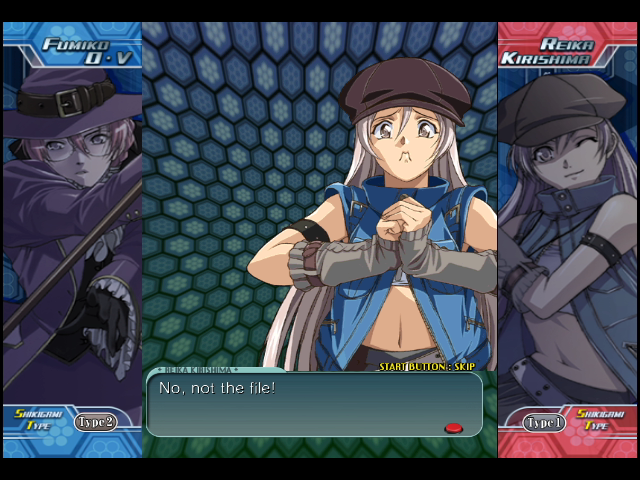Click the red continue indicator in the dialogue box
The width and height of the screenshot is (640, 480).
pos(453,428)
